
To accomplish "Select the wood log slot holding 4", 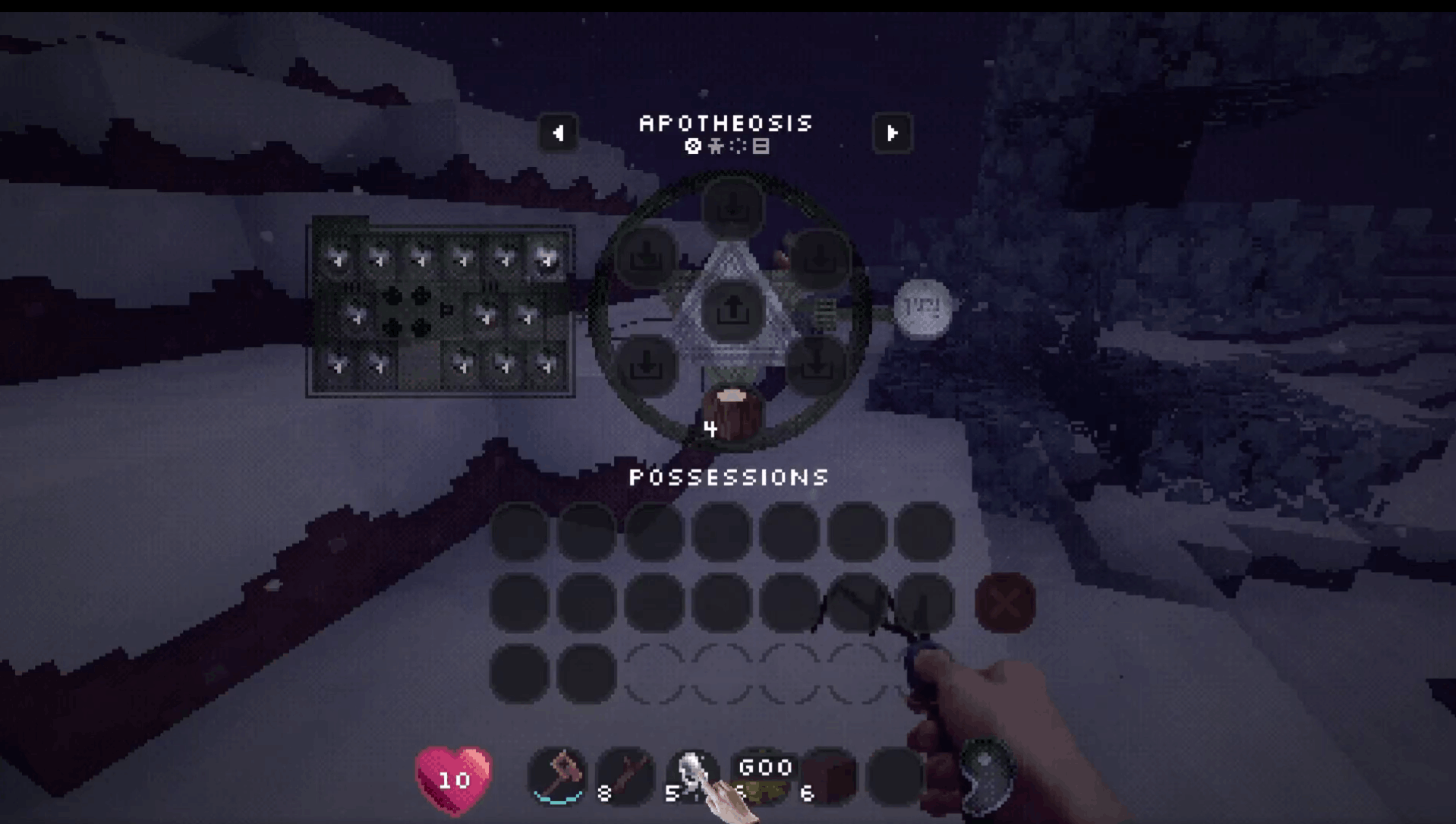I will pos(732,415).
